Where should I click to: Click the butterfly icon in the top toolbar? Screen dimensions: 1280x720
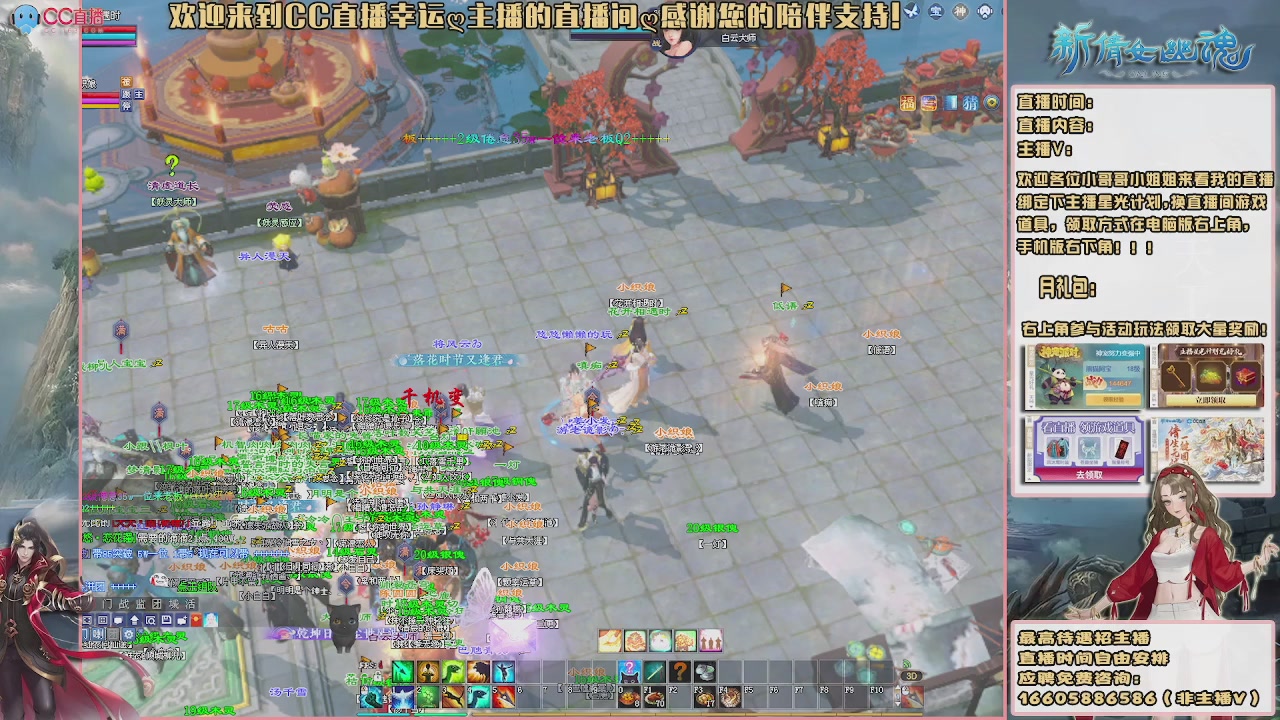912,11
